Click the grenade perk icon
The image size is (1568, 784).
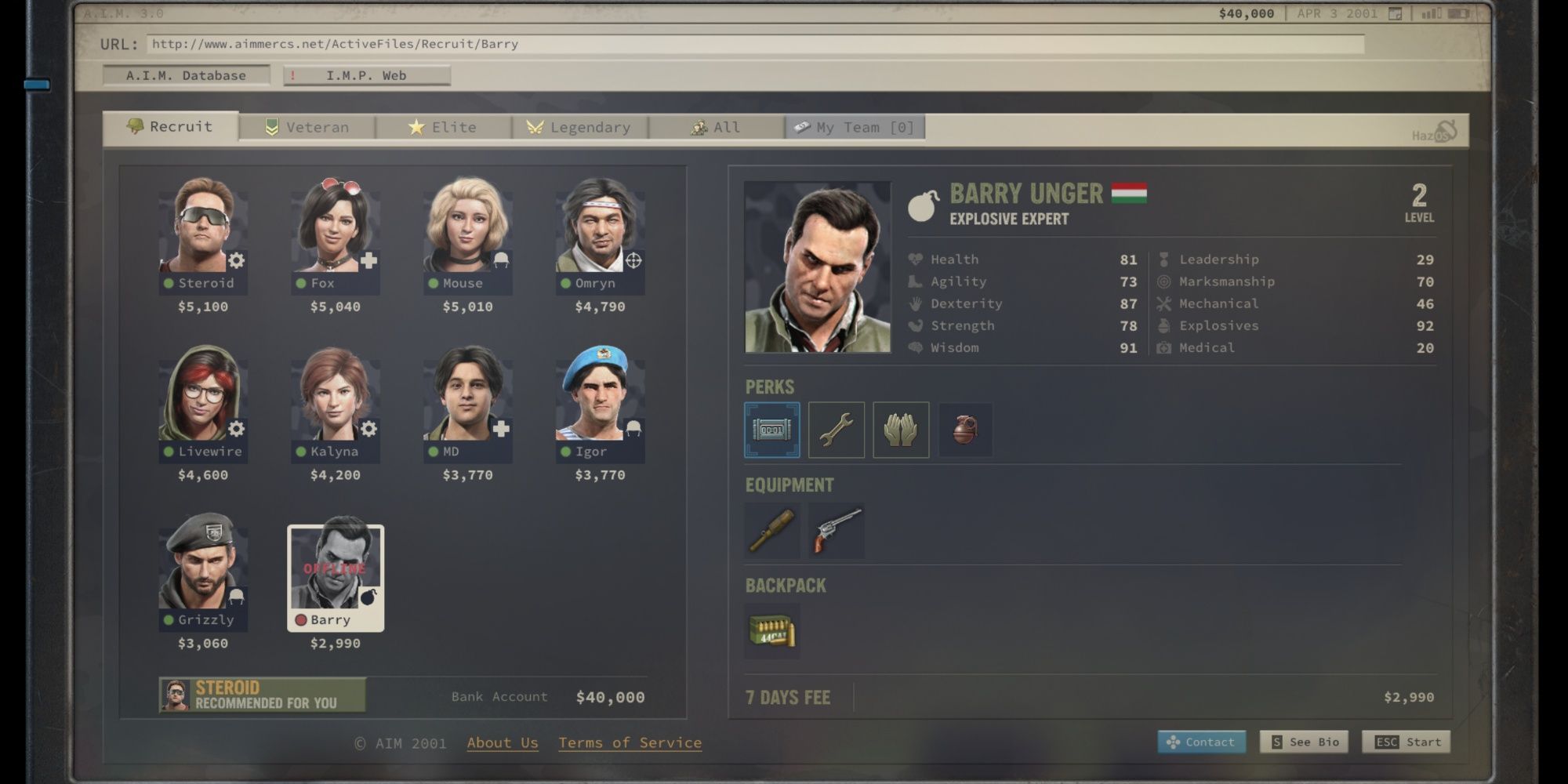[965, 430]
